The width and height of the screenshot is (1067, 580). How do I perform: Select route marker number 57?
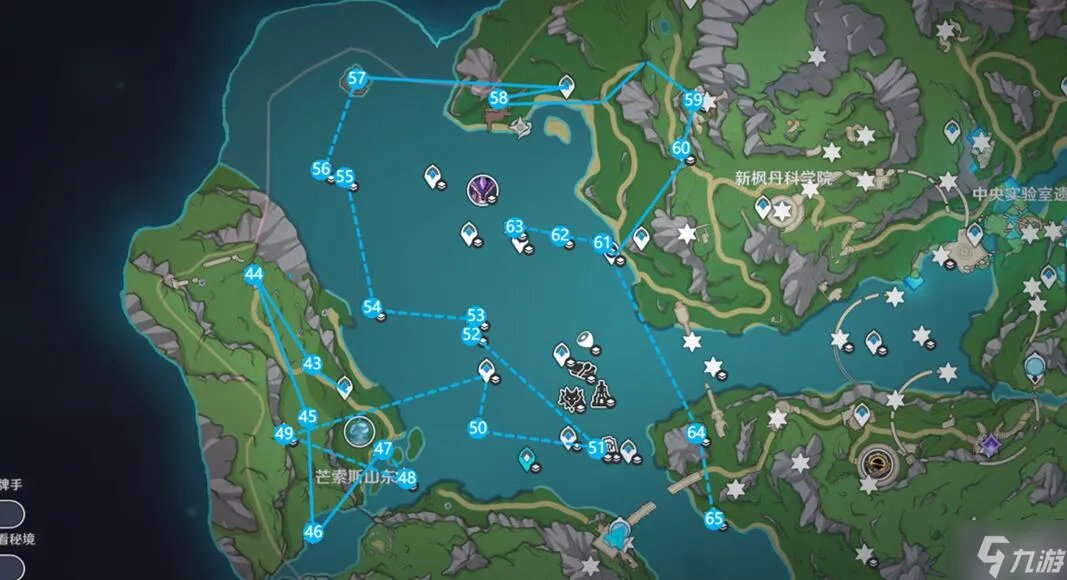coord(356,80)
